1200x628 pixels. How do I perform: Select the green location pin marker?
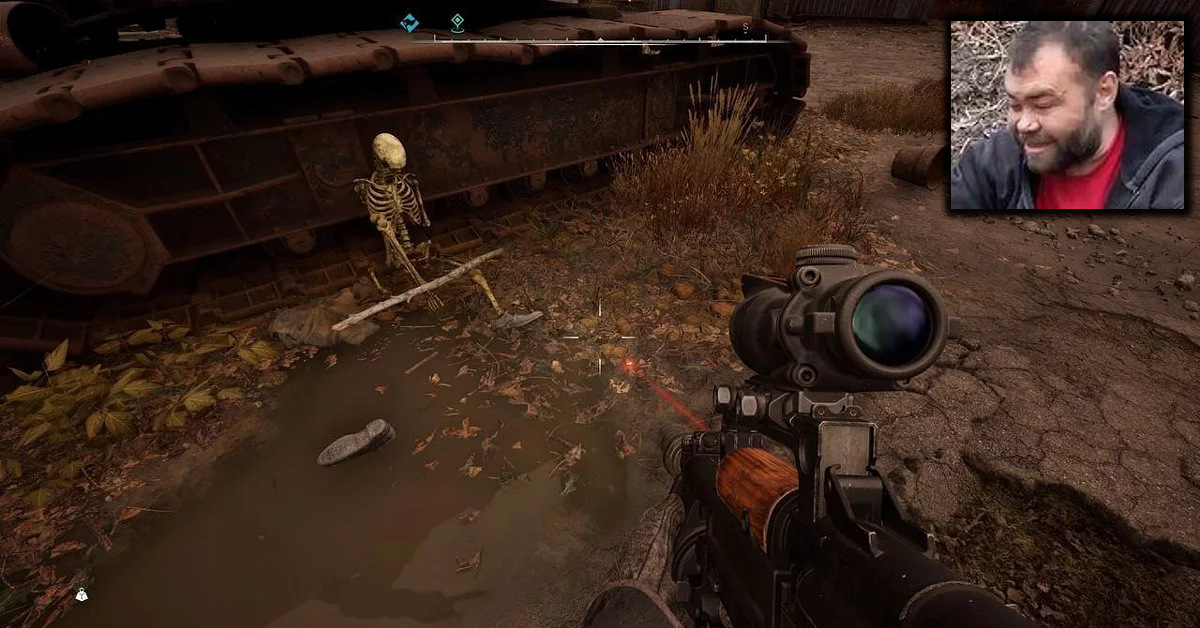point(457,21)
